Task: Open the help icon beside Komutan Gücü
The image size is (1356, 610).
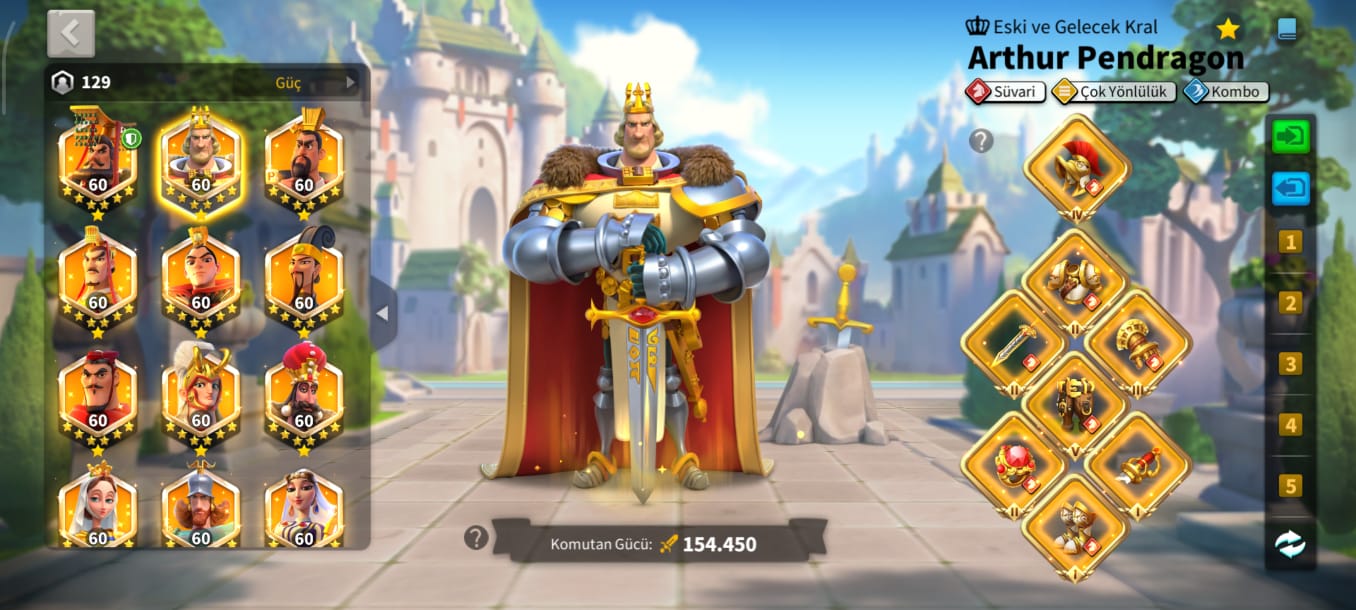Action: [476, 538]
